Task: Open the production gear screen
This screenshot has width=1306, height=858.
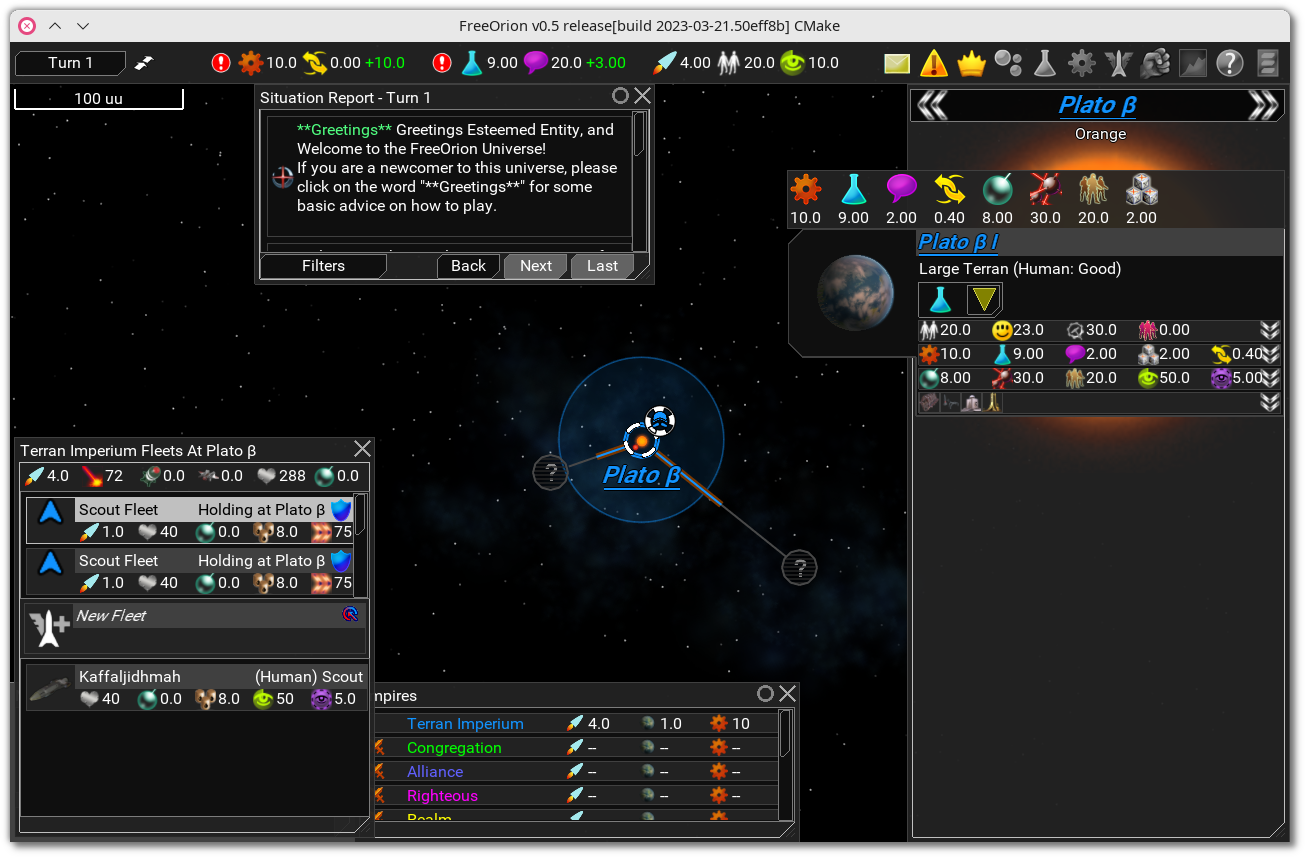Action: [1081, 63]
